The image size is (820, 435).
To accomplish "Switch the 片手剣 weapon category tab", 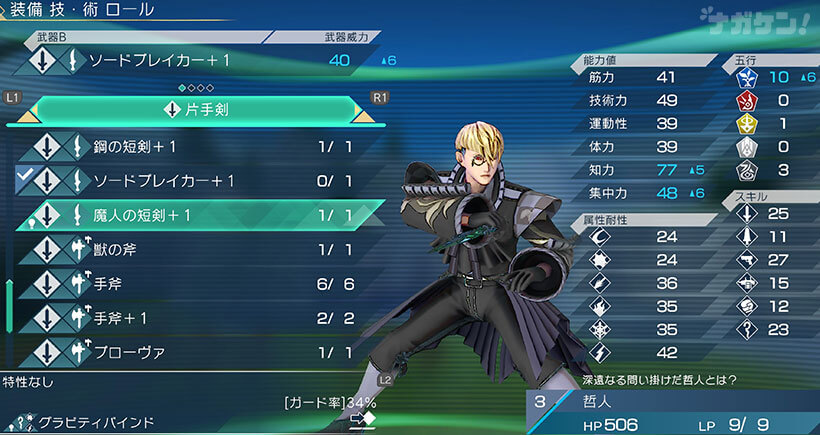I will [x=195, y=109].
